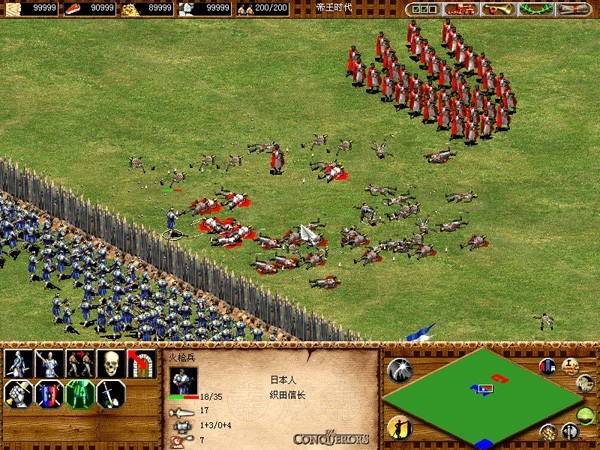Click the patrol command icon
The height and width of the screenshot is (450, 600).
[18, 363]
